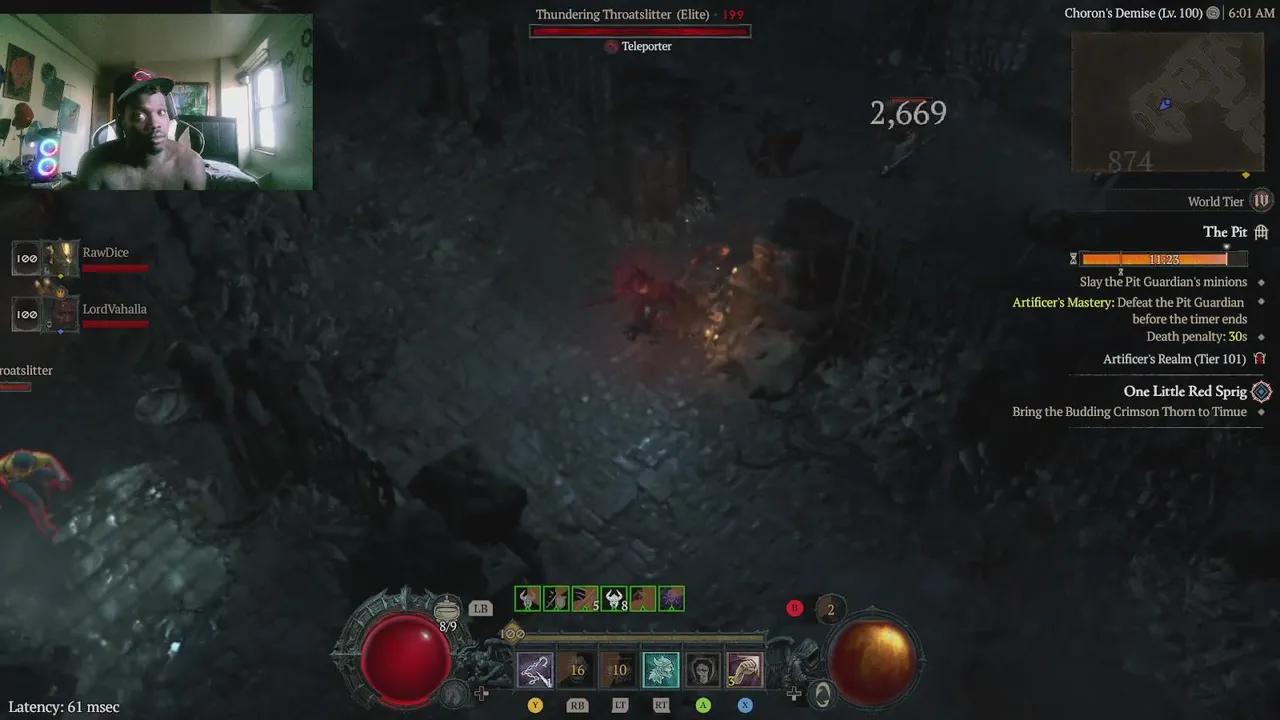
Task: Click the World Tier IV emblem
Action: pos(1260,200)
